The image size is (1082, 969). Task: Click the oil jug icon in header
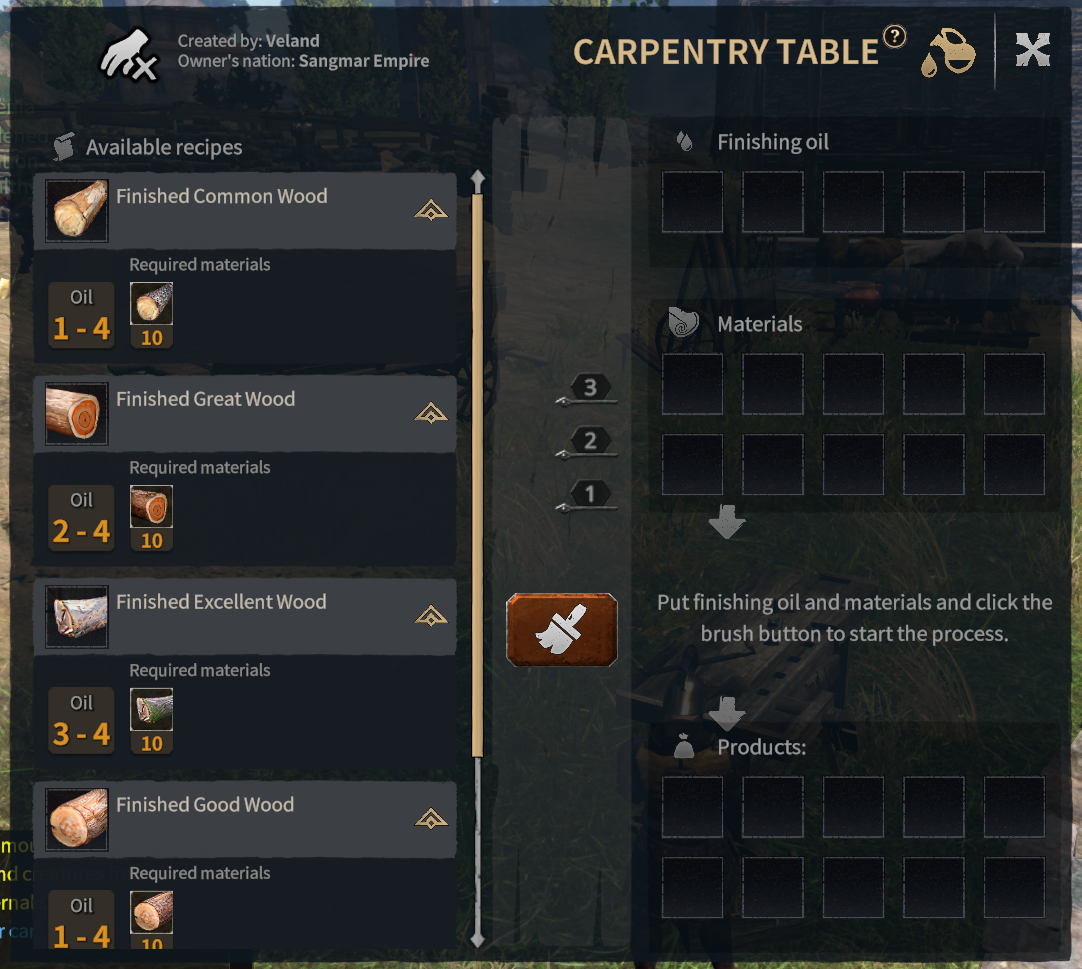(x=948, y=53)
